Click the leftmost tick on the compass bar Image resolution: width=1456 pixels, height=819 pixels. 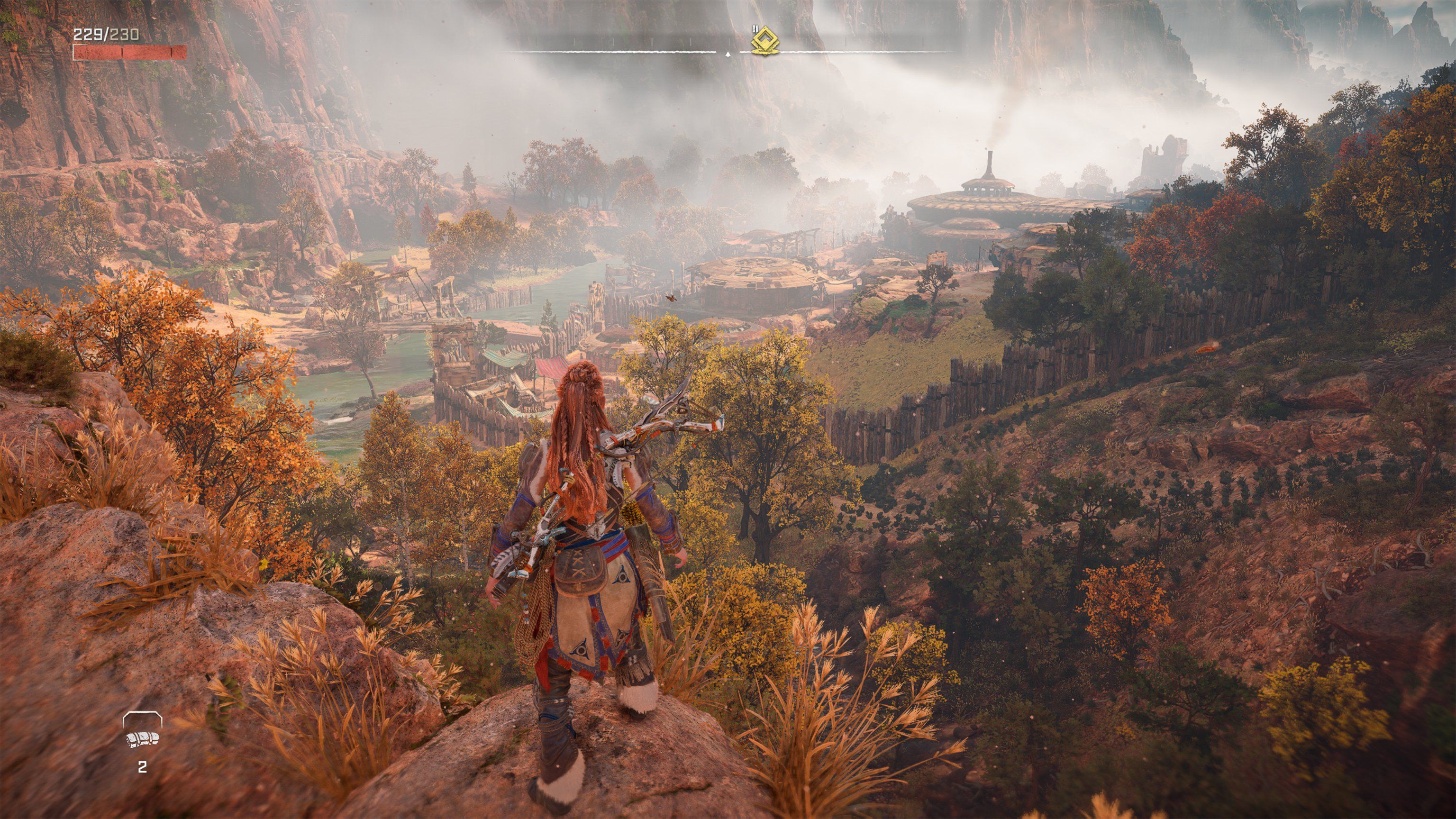[537, 42]
